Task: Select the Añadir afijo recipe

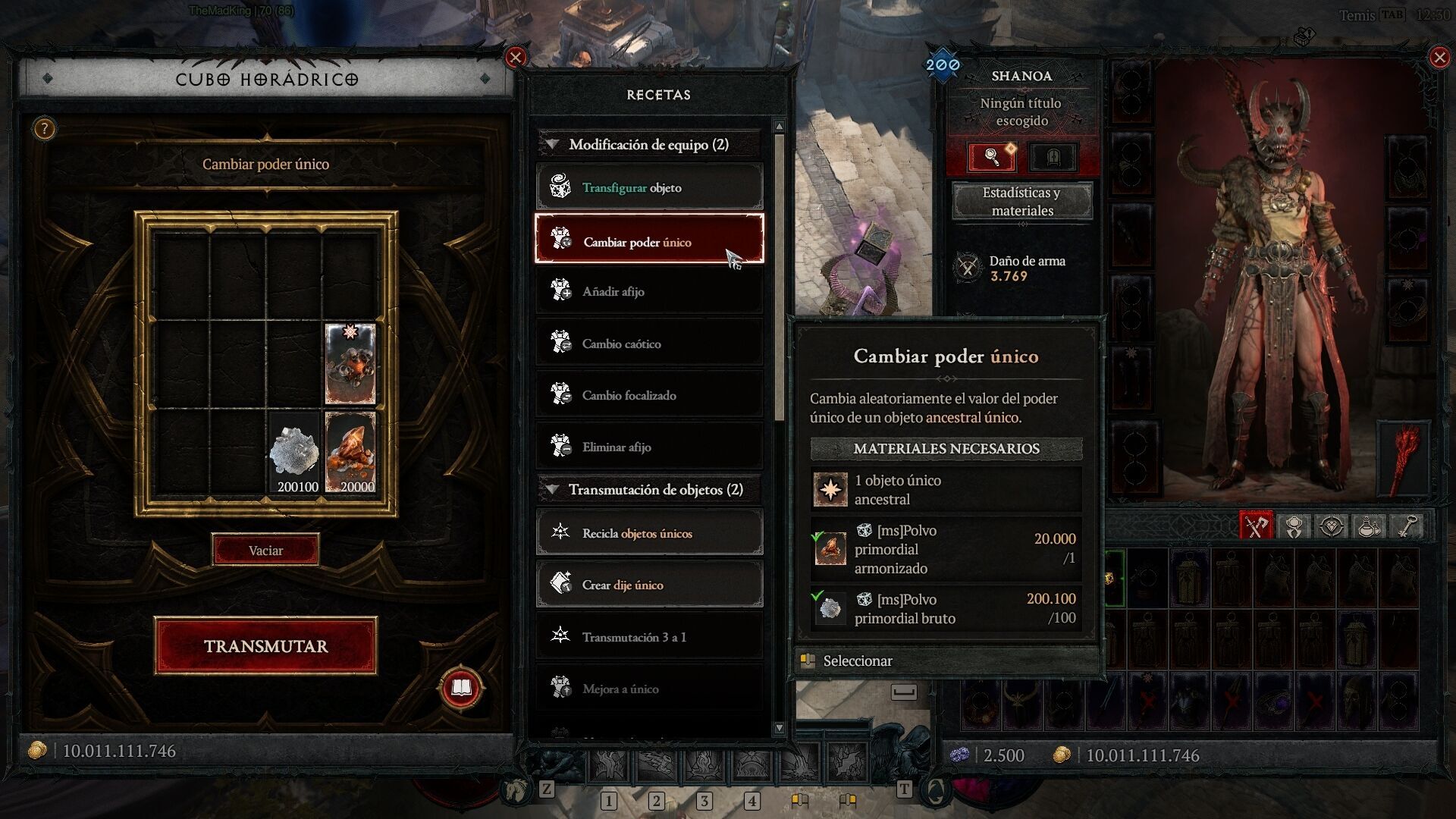Action: (x=649, y=291)
